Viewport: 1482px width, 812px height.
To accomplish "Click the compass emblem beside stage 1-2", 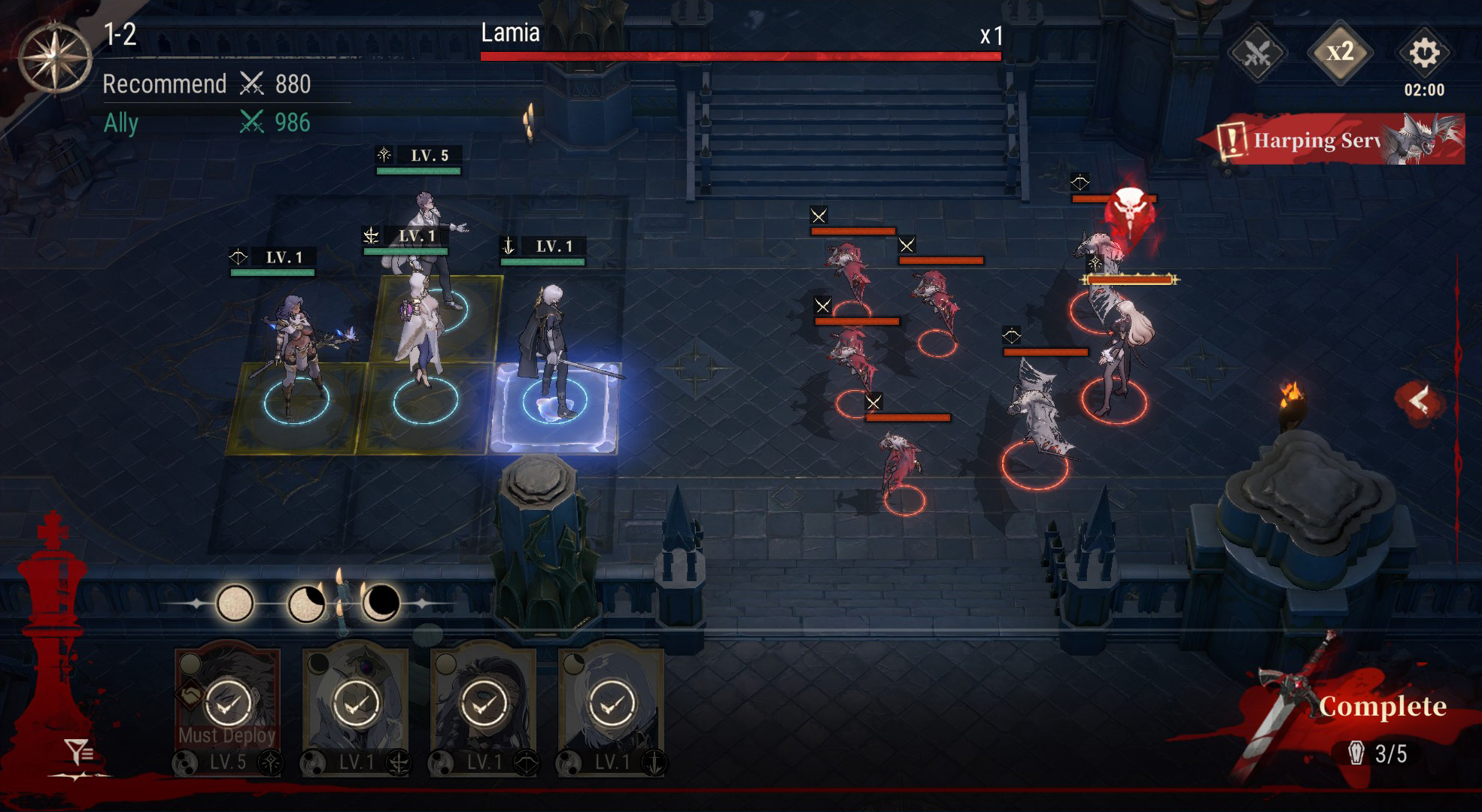I will click(54, 58).
